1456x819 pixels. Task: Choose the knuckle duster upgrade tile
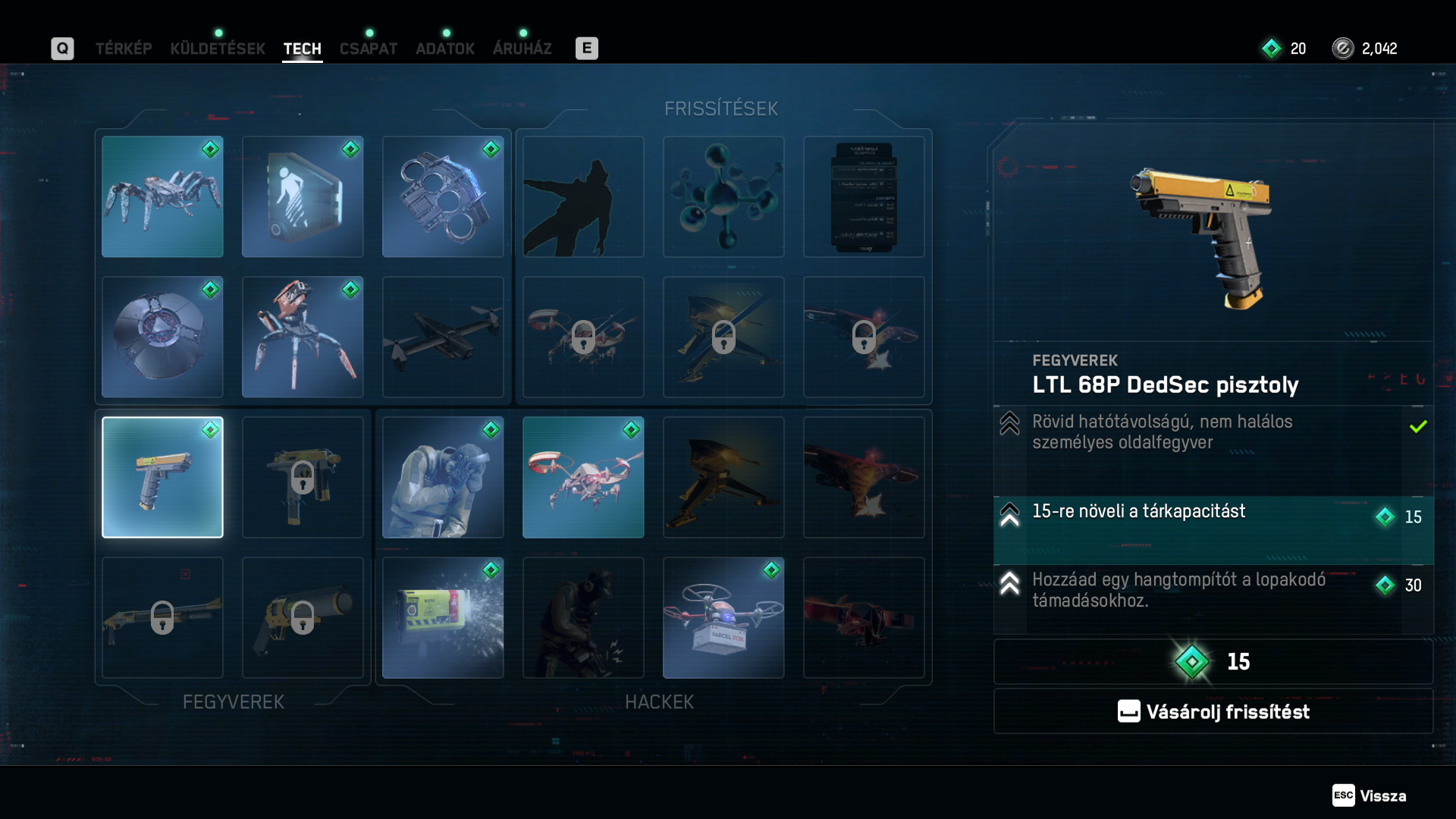(x=443, y=196)
